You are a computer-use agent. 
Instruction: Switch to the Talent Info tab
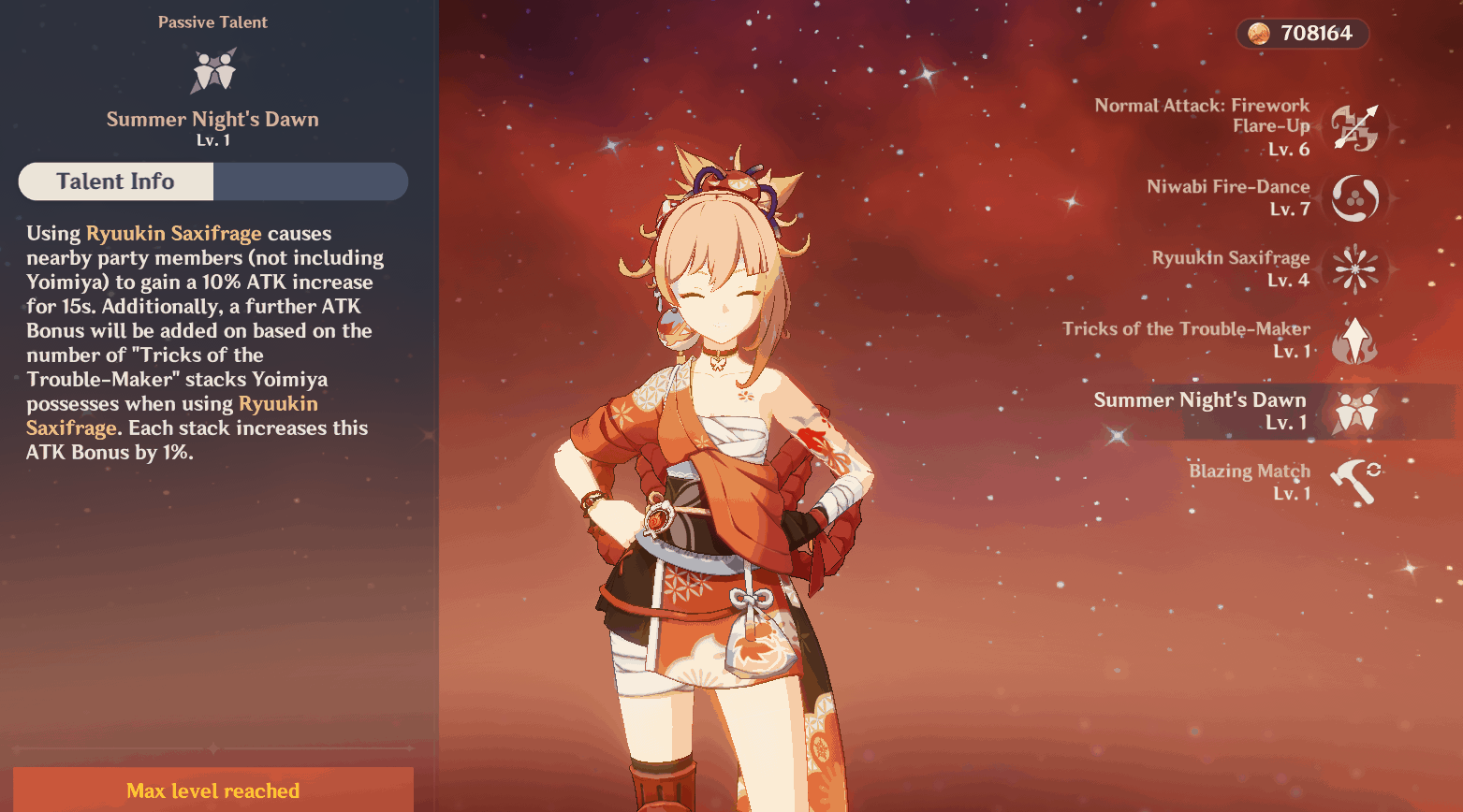tap(114, 181)
